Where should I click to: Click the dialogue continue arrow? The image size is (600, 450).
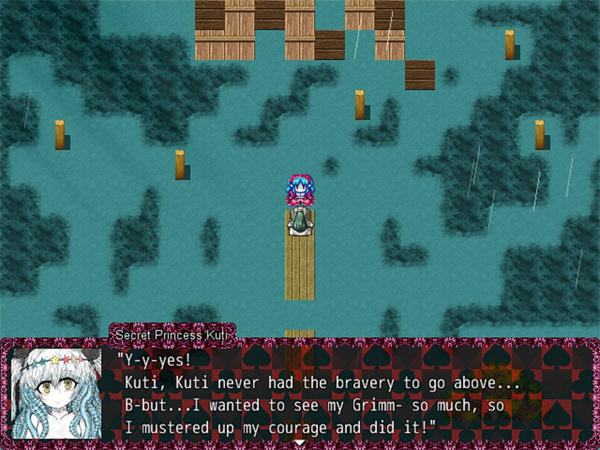click(299, 441)
